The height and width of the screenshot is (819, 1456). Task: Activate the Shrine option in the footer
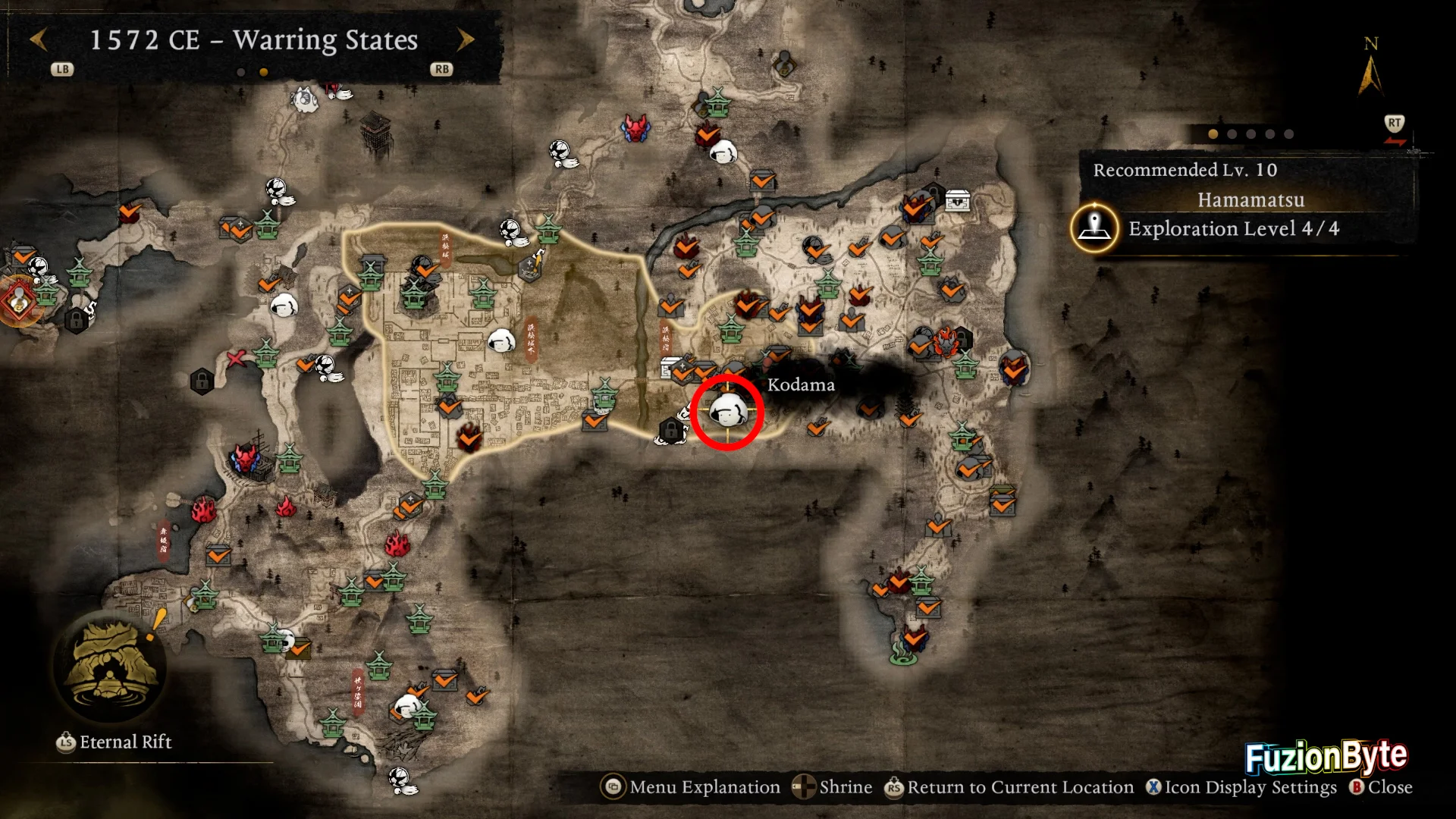[x=833, y=787]
